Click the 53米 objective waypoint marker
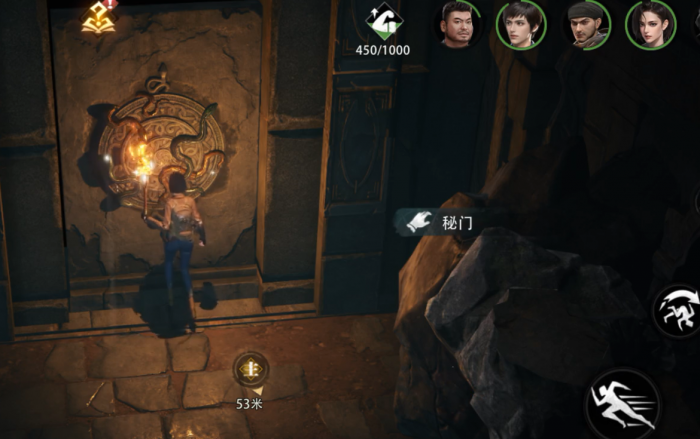 pyautogui.click(x=250, y=370)
